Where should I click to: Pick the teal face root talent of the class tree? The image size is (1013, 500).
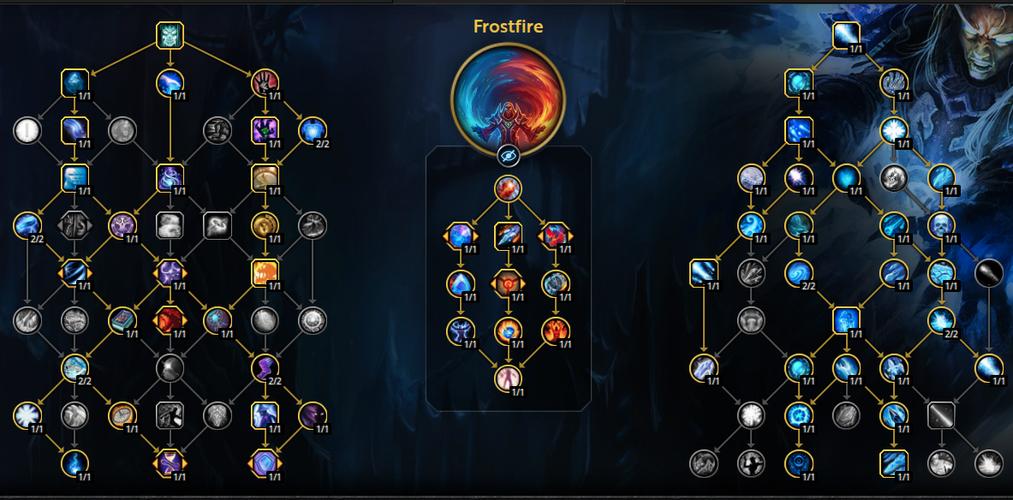pos(171,36)
